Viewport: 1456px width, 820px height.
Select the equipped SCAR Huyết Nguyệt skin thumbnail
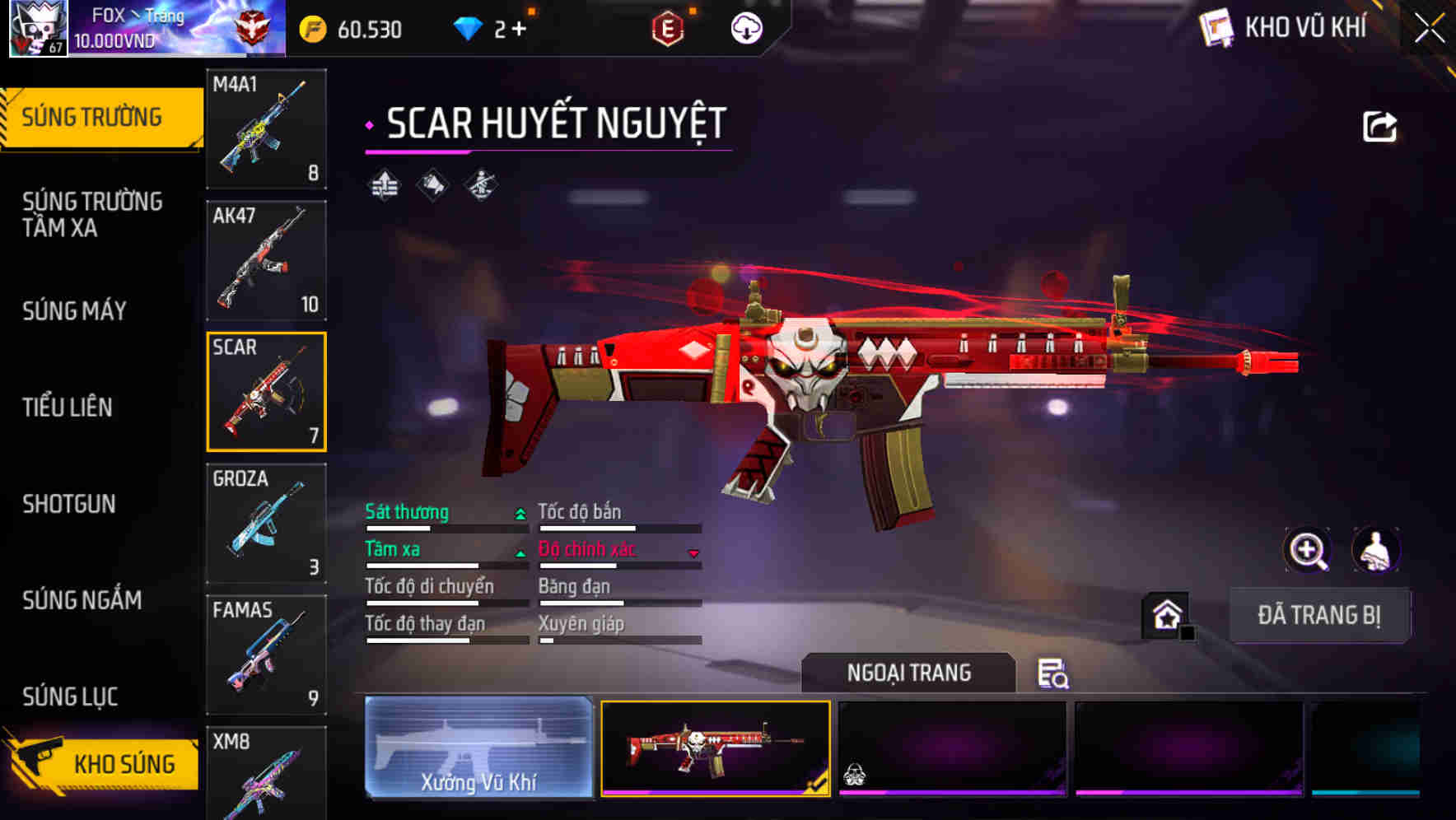(x=716, y=749)
